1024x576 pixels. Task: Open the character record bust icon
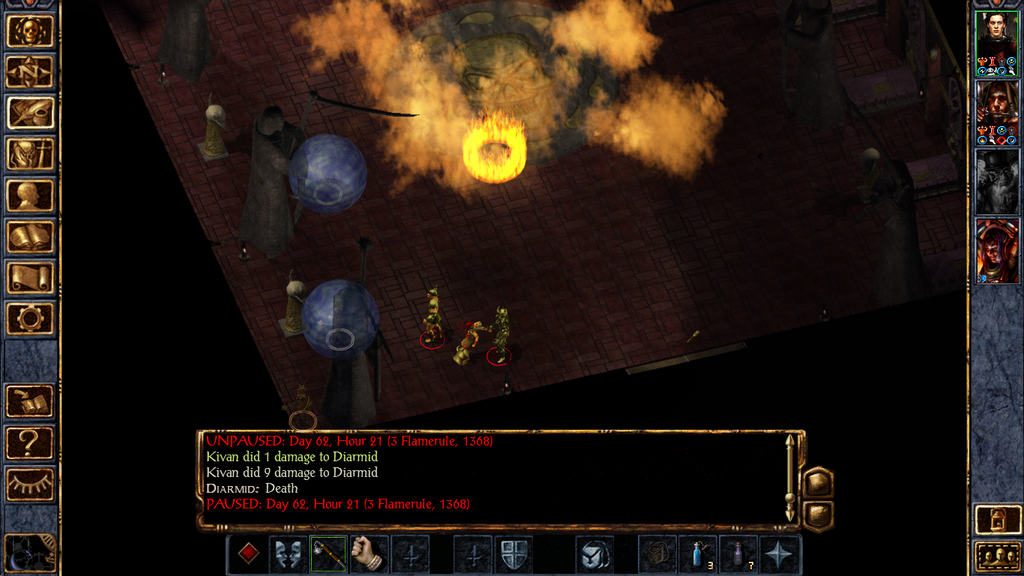30,196
